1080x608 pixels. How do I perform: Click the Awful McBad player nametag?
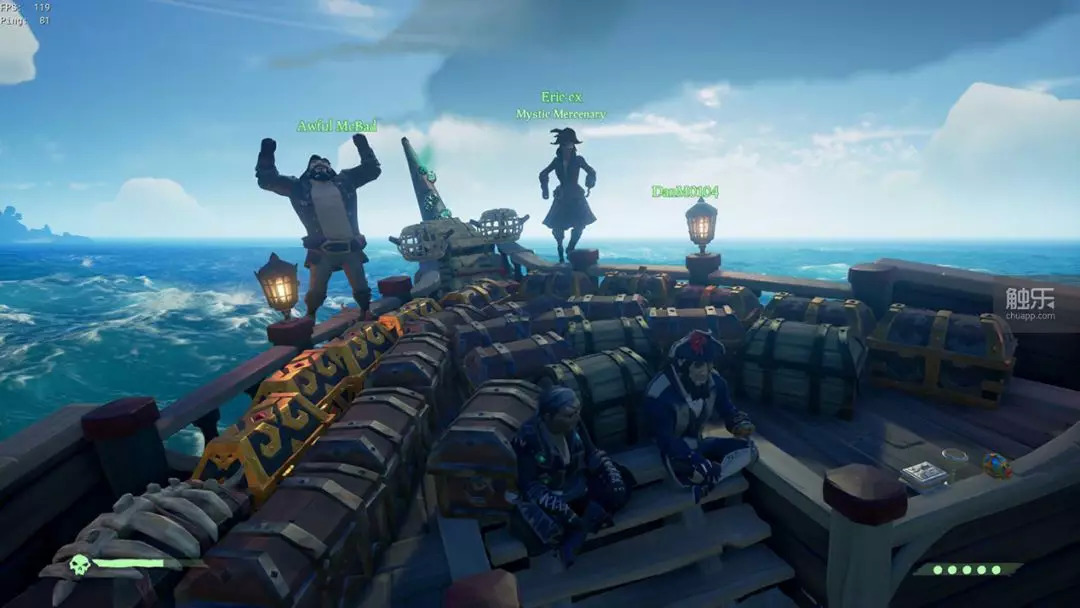pos(336,126)
